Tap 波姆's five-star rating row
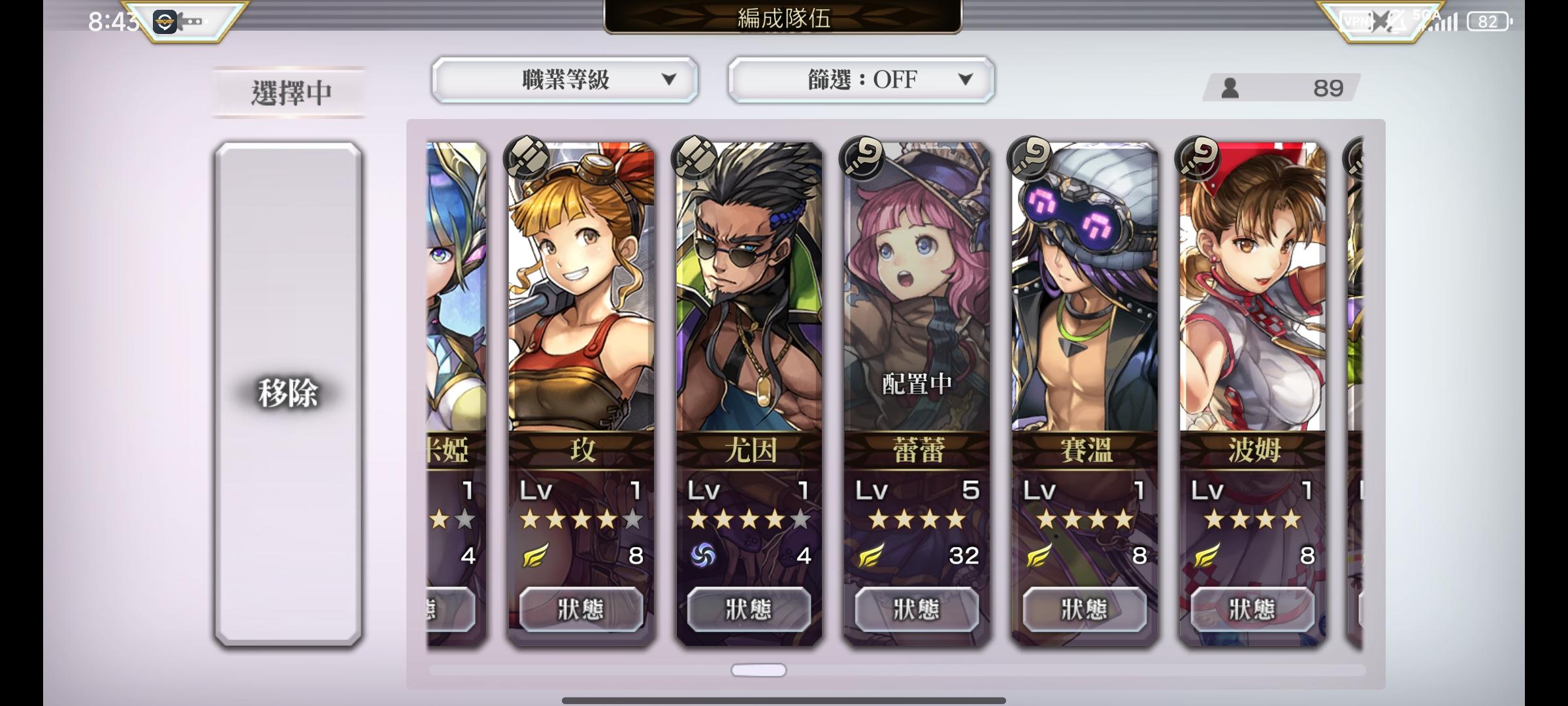Screen dimensions: 1568x706 (x=1250, y=520)
